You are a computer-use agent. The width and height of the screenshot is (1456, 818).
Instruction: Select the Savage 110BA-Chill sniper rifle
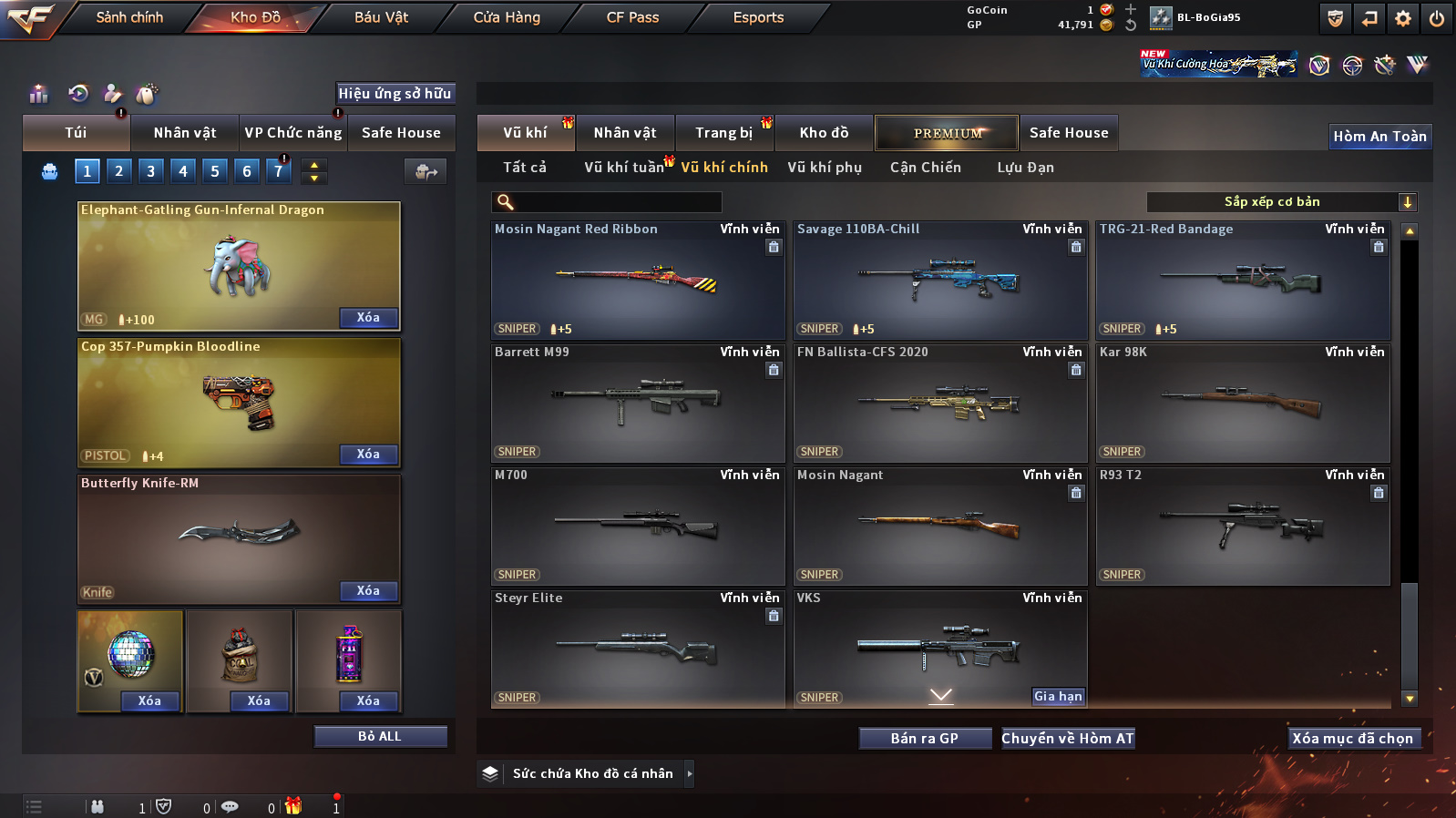[940, 280]
